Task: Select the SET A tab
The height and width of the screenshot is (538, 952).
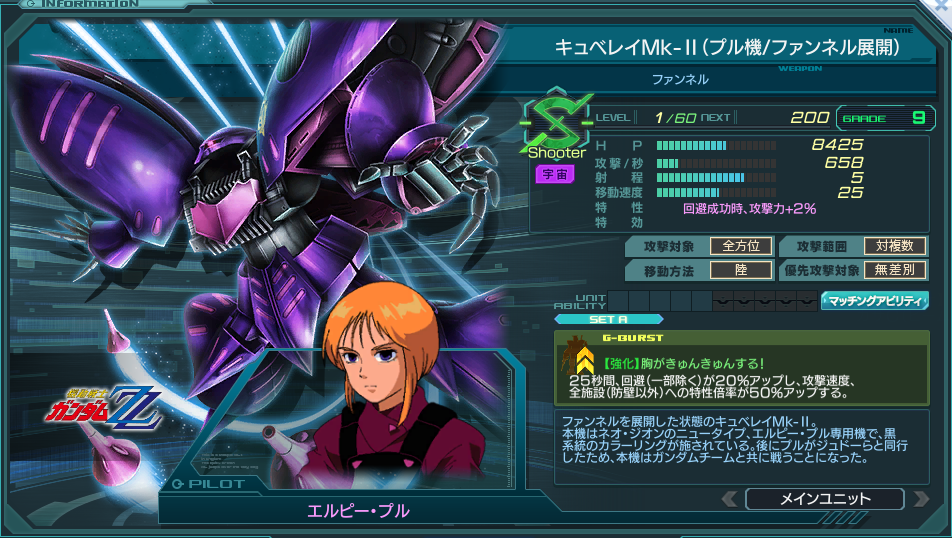Action: 608,319
